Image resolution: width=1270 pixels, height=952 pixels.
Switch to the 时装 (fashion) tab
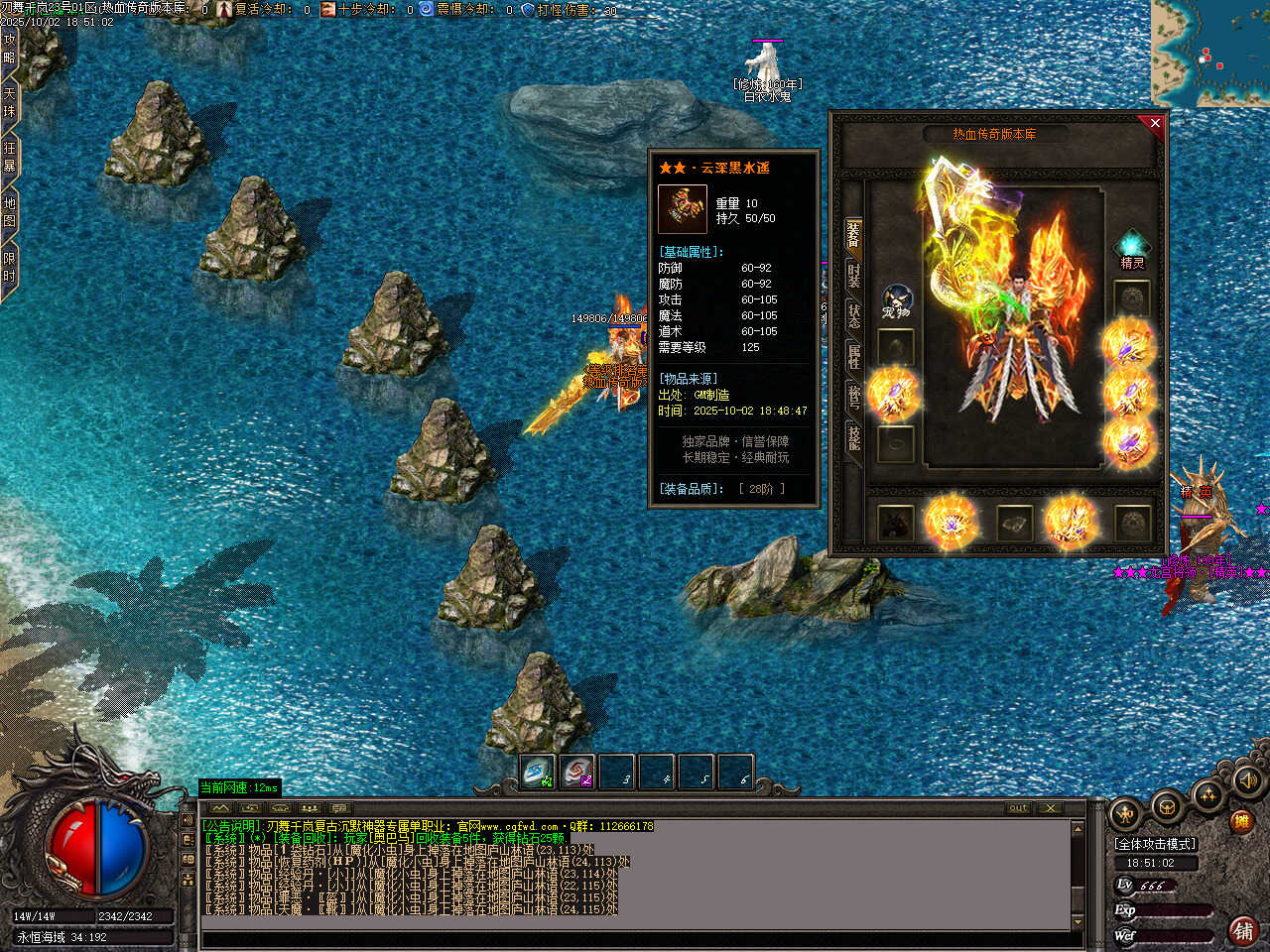point(853,276)
